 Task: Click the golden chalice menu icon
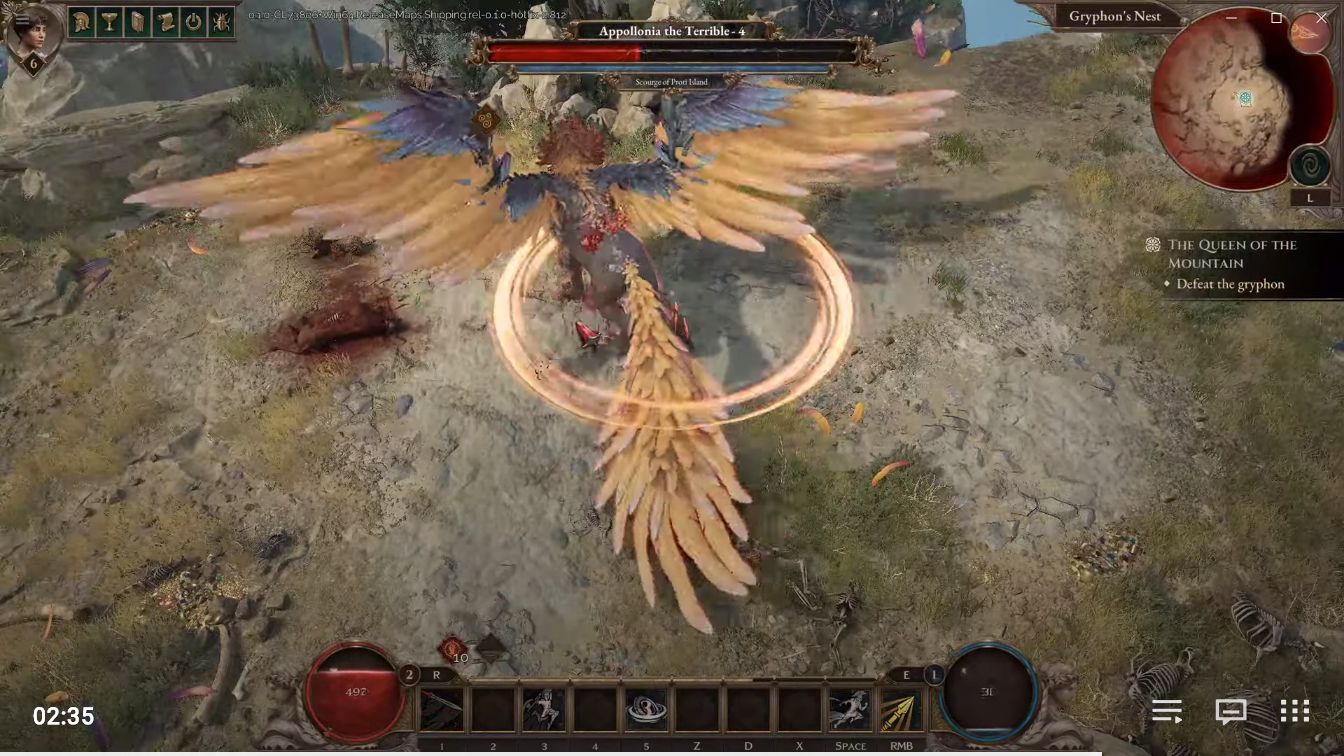pyautogui.click(x=110, y=21)
